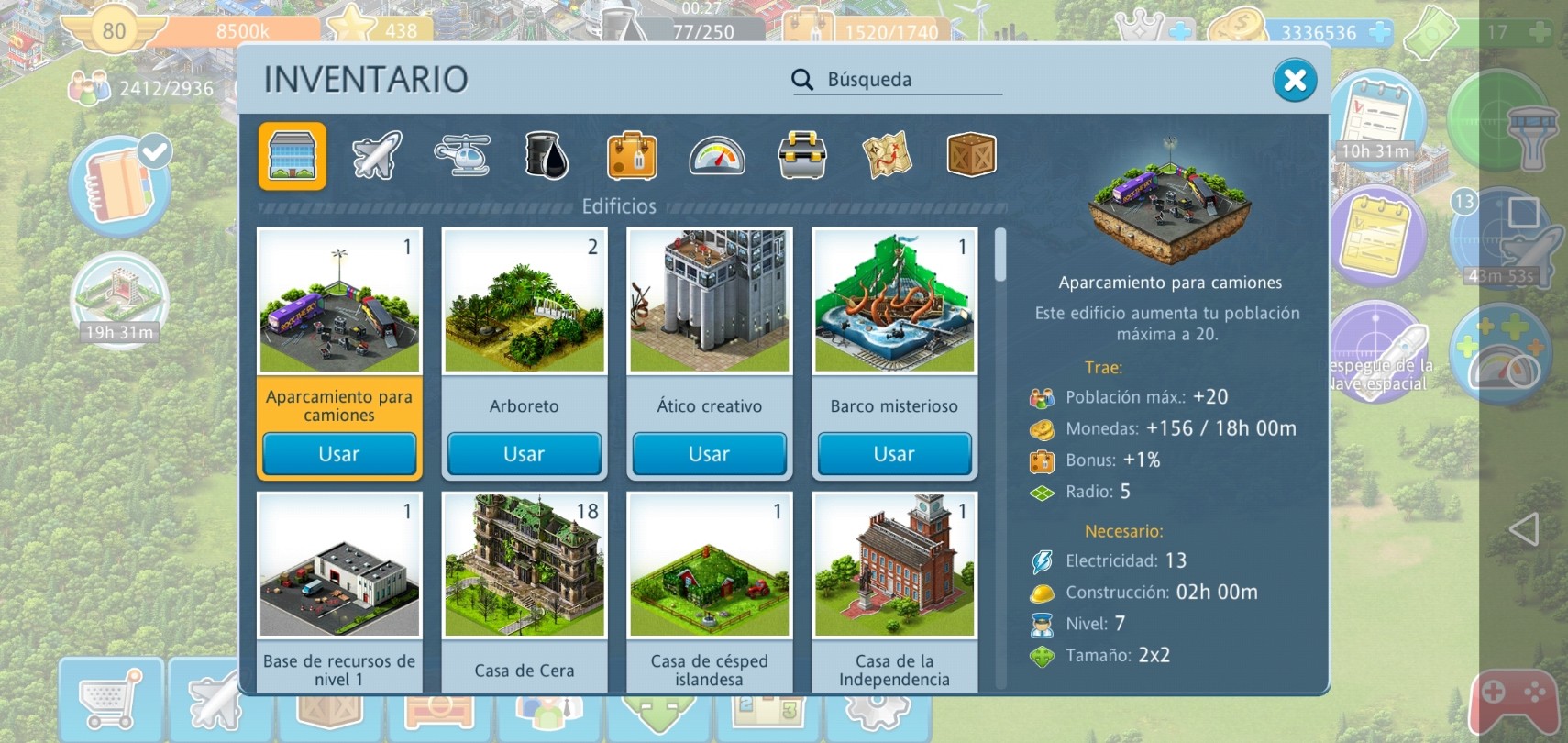The width and height of the screenshot is (1568, 743).
Task: Use the Ático creativo building
Action: click(x=709, y=454)
